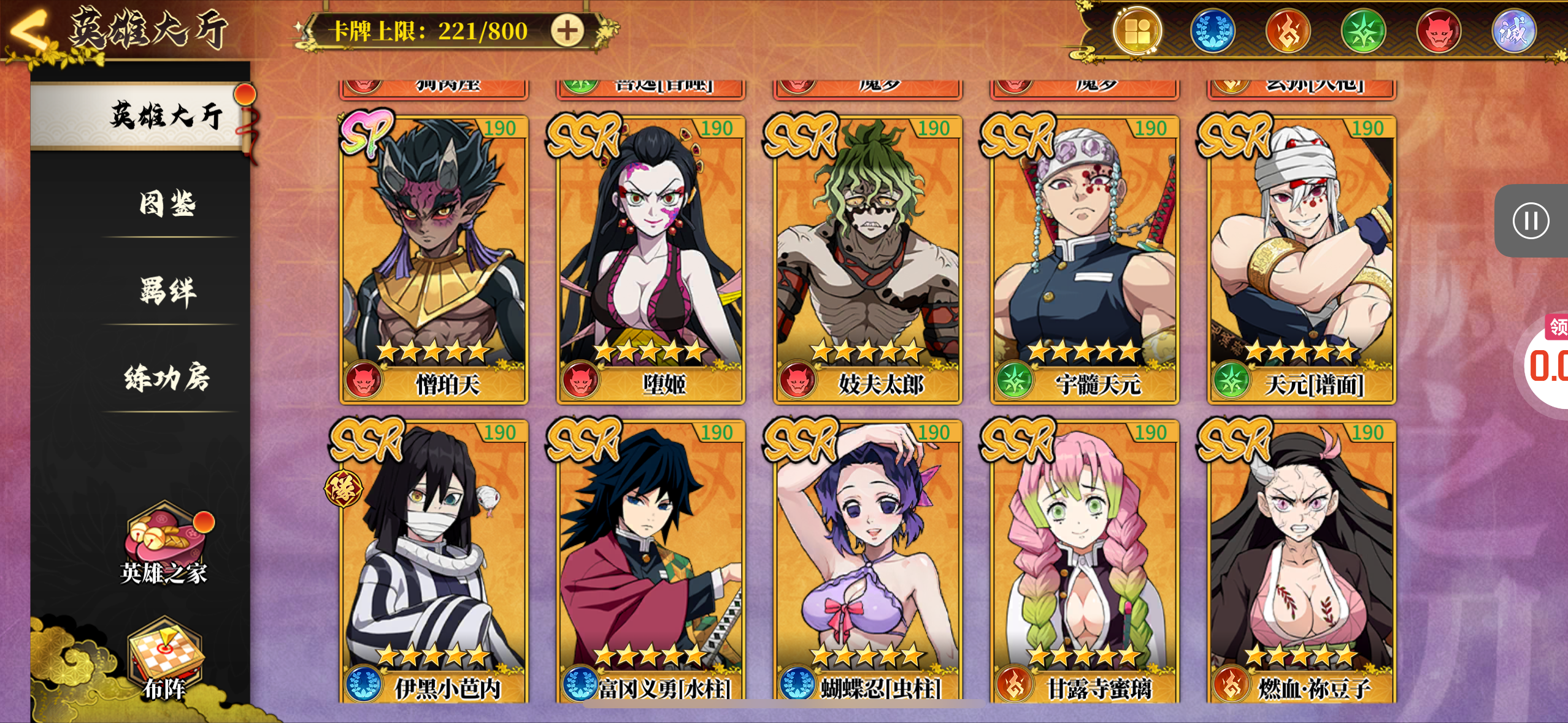This screenshot has width=1568, height=723.
Task: Filter heroes by orange flame faction
Action: tap(1288, 31)
